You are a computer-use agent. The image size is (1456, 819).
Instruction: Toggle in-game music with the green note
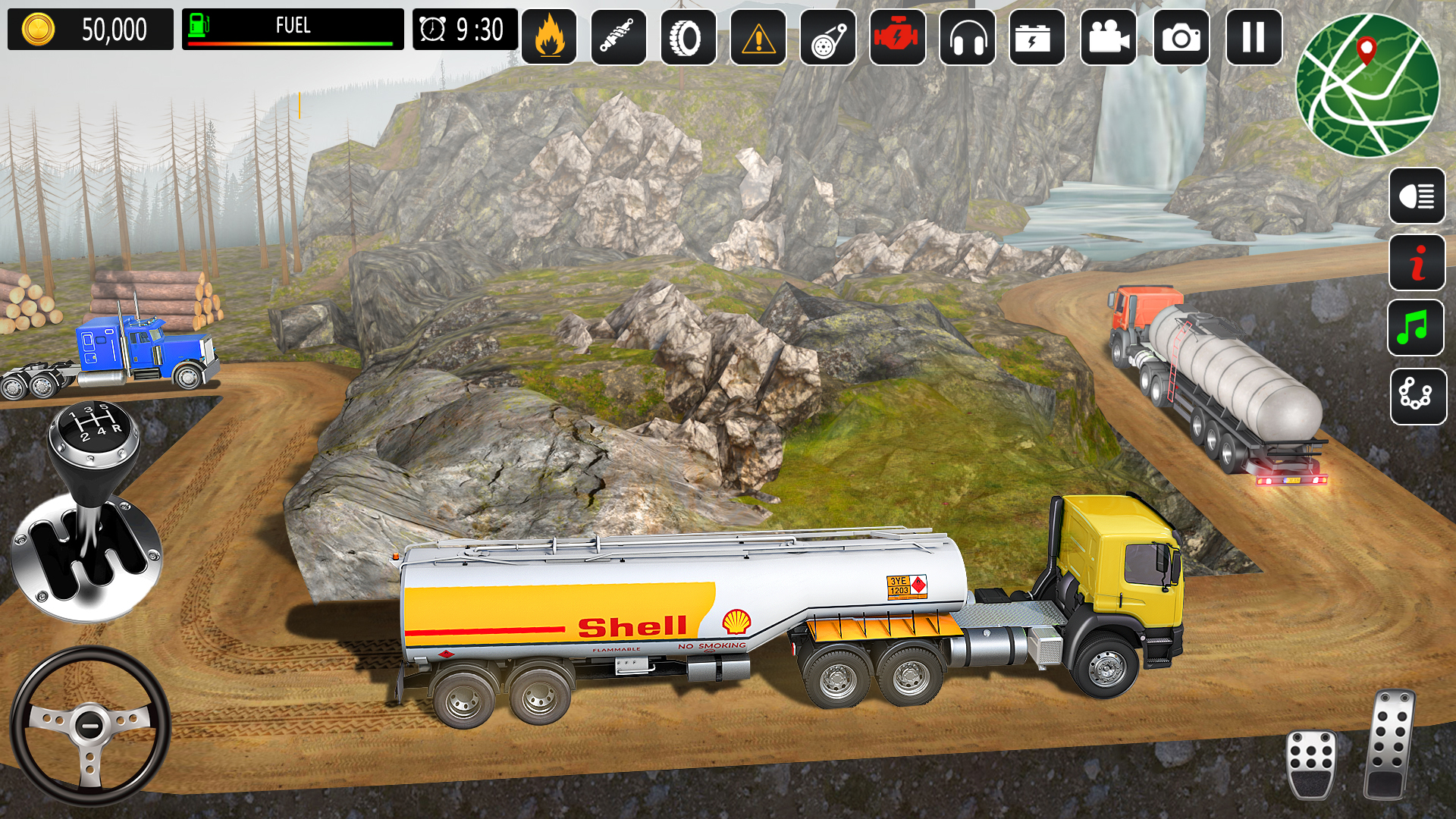click(x=1417, y=328)
